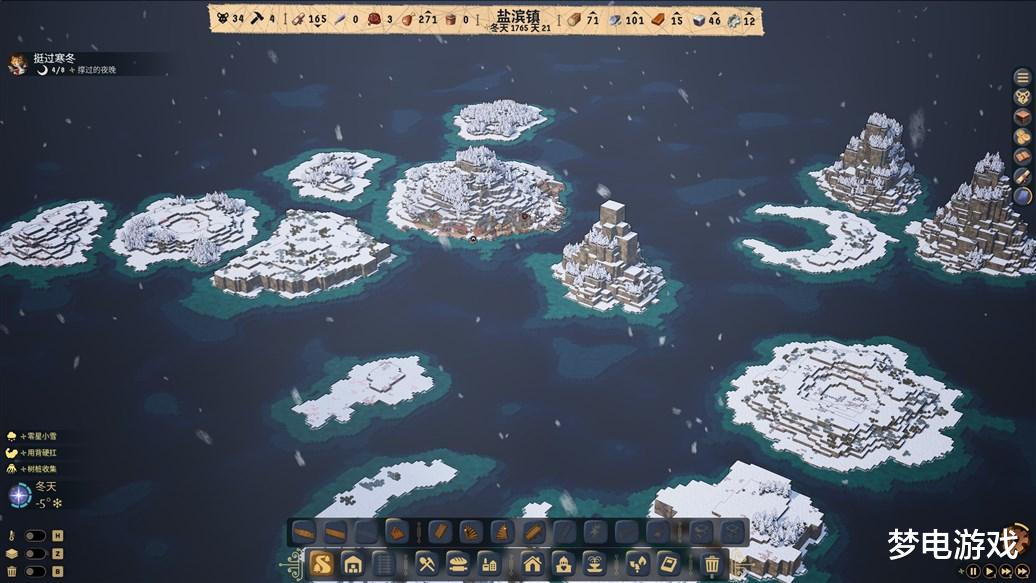Image resolution: width=1036 pixels, height=583 pixels.
Task: Toggle the thermometer heat overlay switch
Action: click(x=34, y=536)
